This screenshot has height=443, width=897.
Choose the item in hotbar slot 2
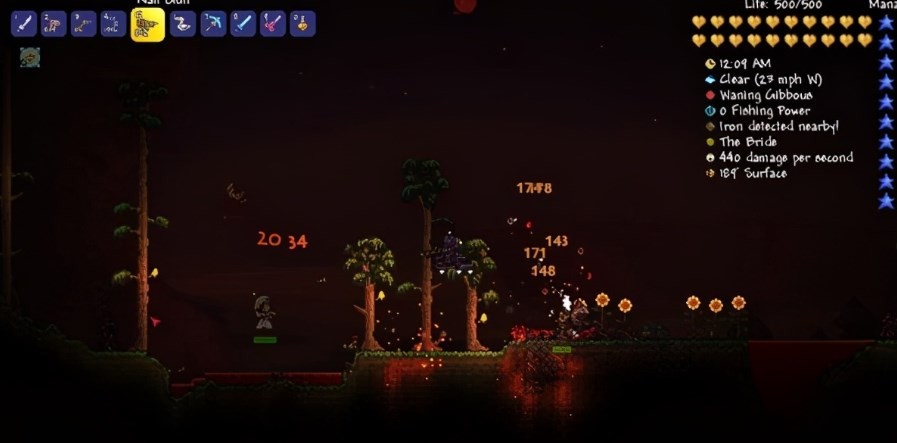(x=54, y=24)
